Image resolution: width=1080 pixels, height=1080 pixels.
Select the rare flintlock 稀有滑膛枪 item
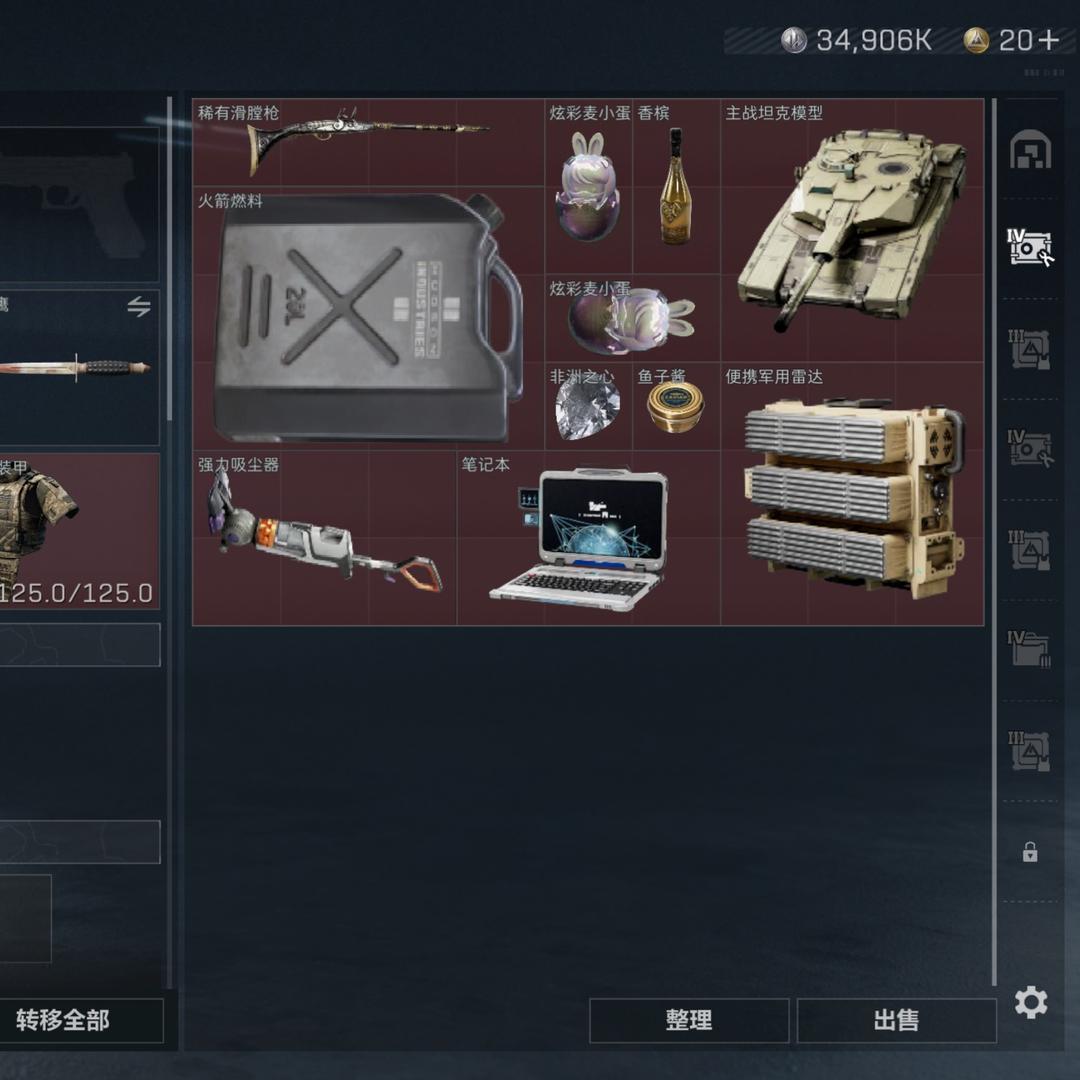tap(367, 142)
